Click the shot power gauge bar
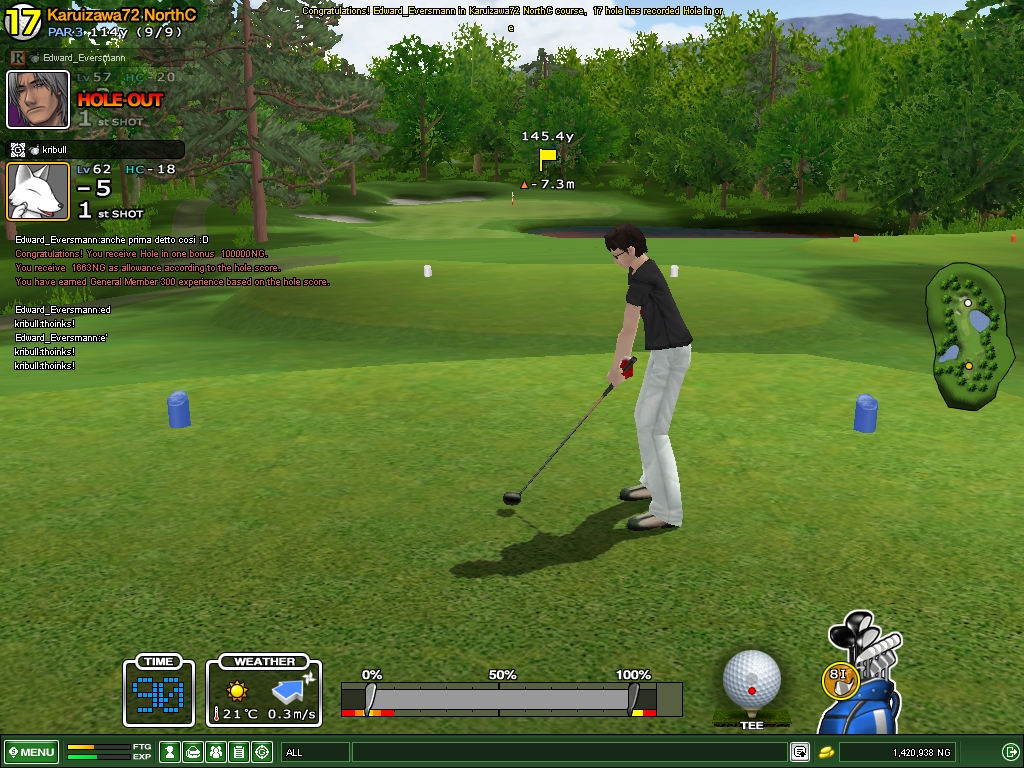This screenshot has height=768, width=1024. point(500,698)
